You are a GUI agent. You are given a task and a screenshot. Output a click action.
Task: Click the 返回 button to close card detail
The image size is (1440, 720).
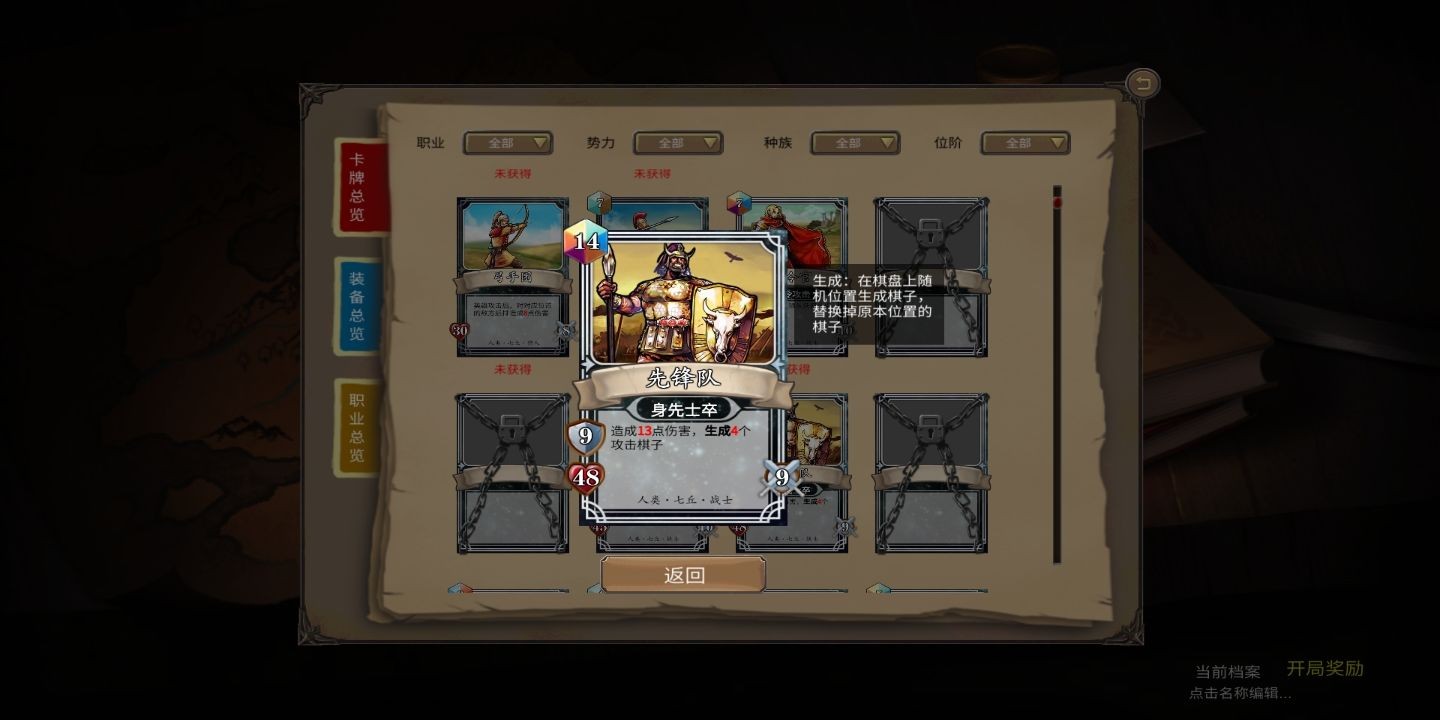[x=683, y=575]
